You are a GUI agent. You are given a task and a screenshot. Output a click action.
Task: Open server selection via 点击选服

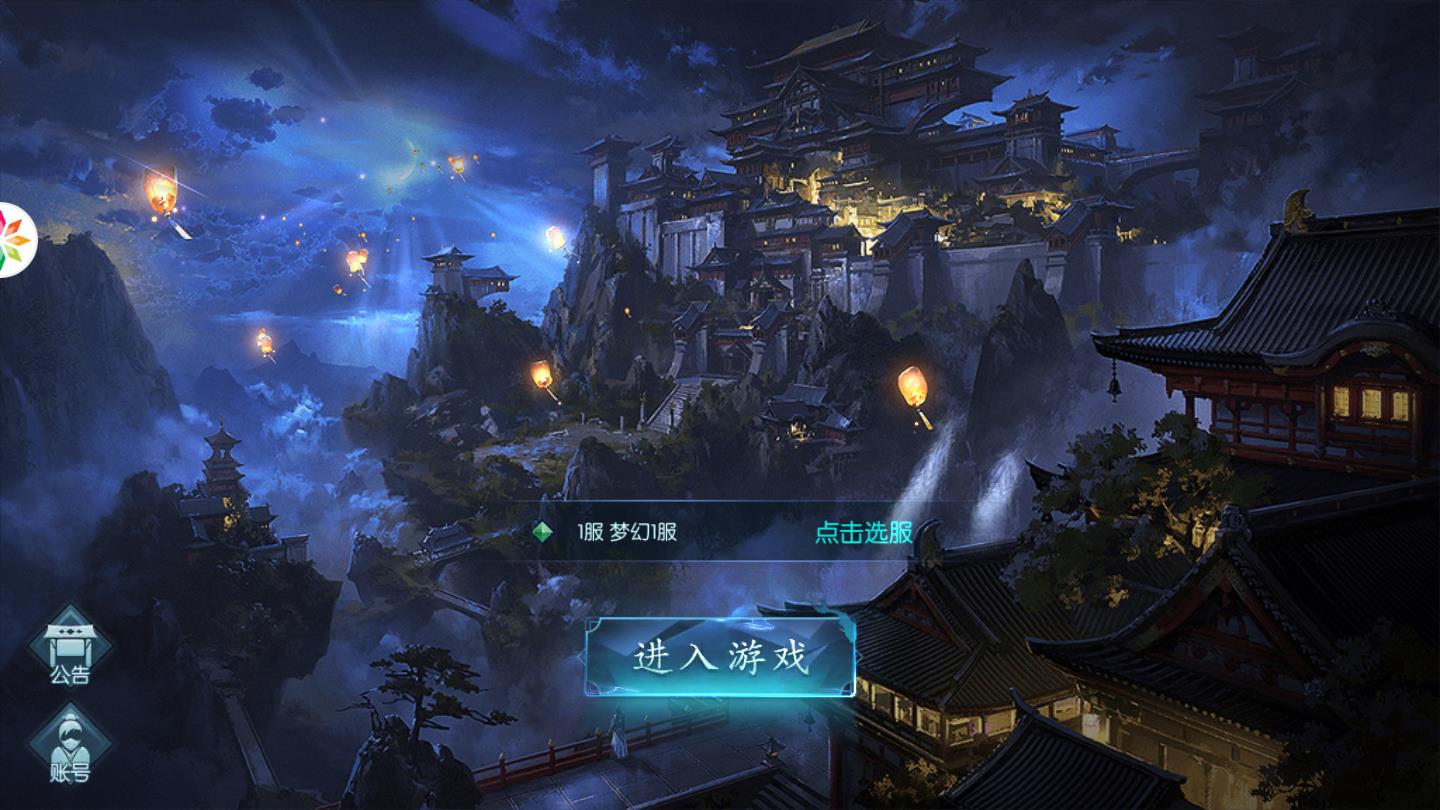tap(863, 532)
